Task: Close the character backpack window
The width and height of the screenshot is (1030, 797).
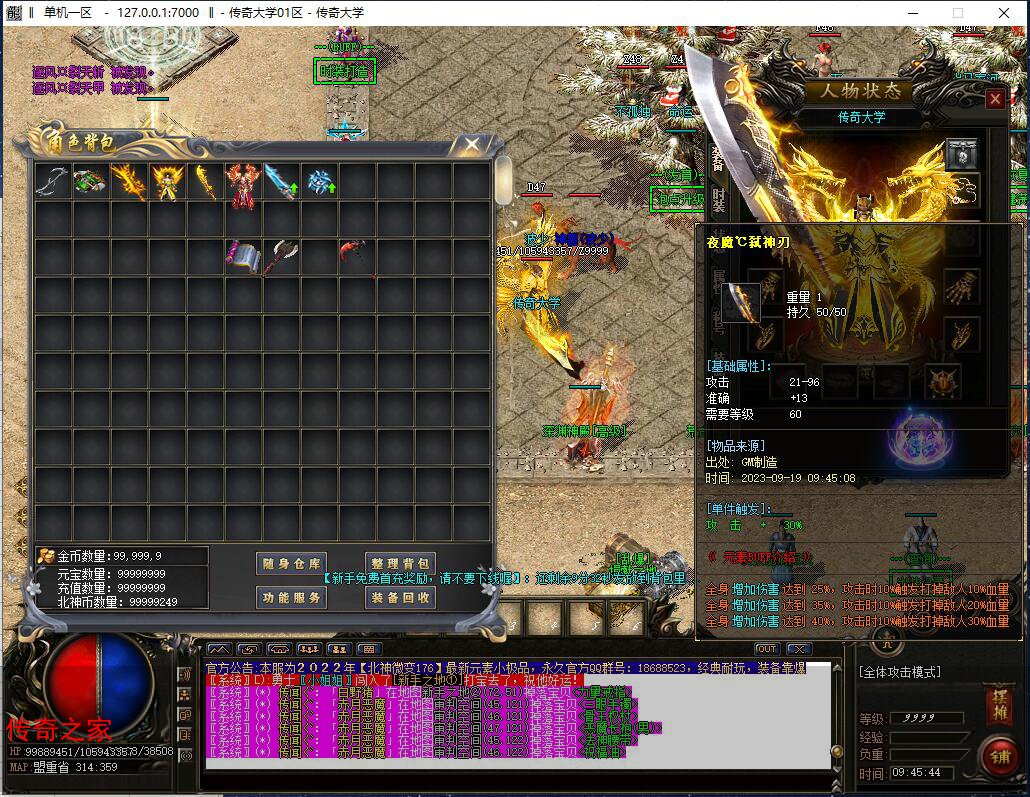Action: tap(471, 145)
